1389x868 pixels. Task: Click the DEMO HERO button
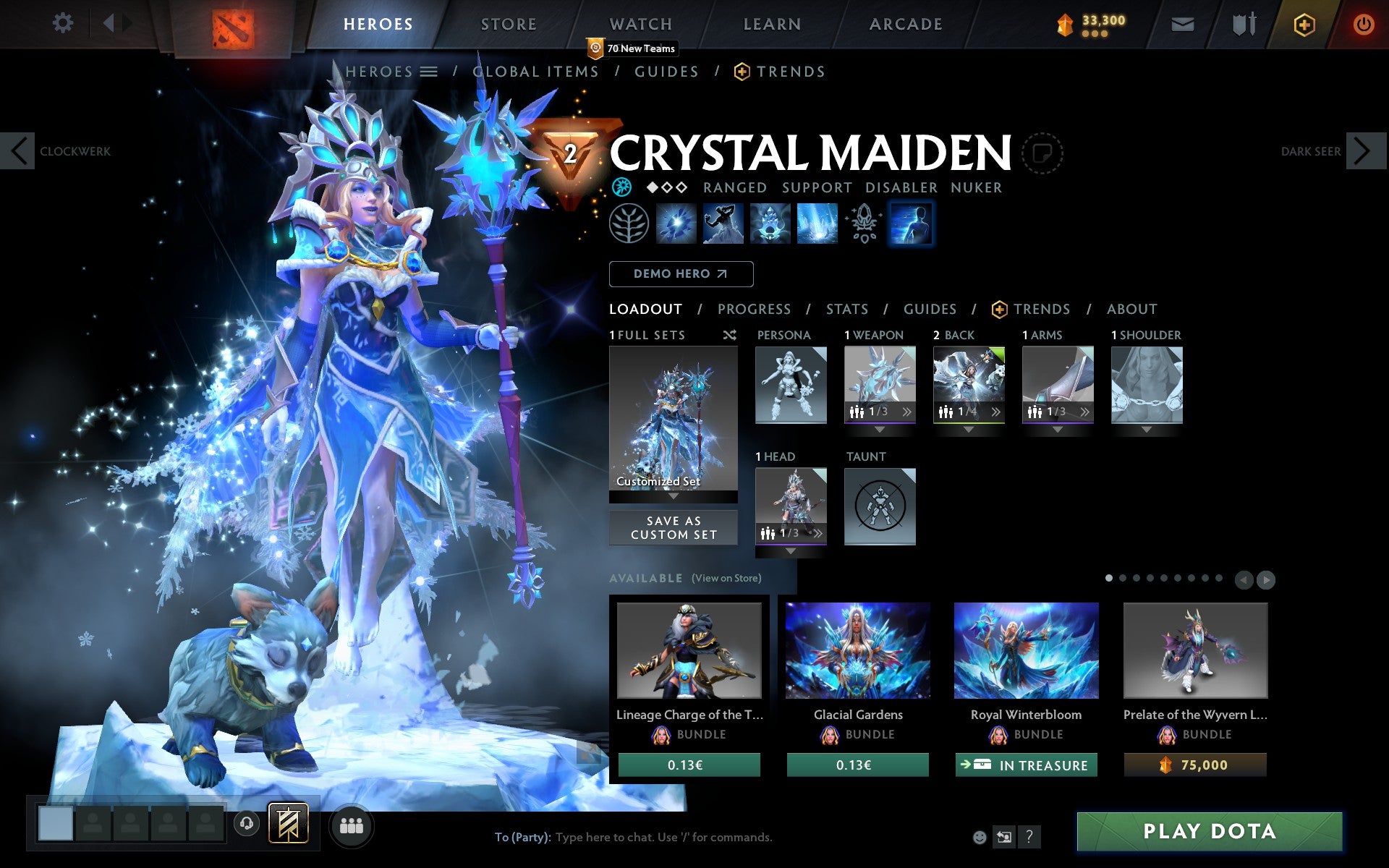(681, 273)
